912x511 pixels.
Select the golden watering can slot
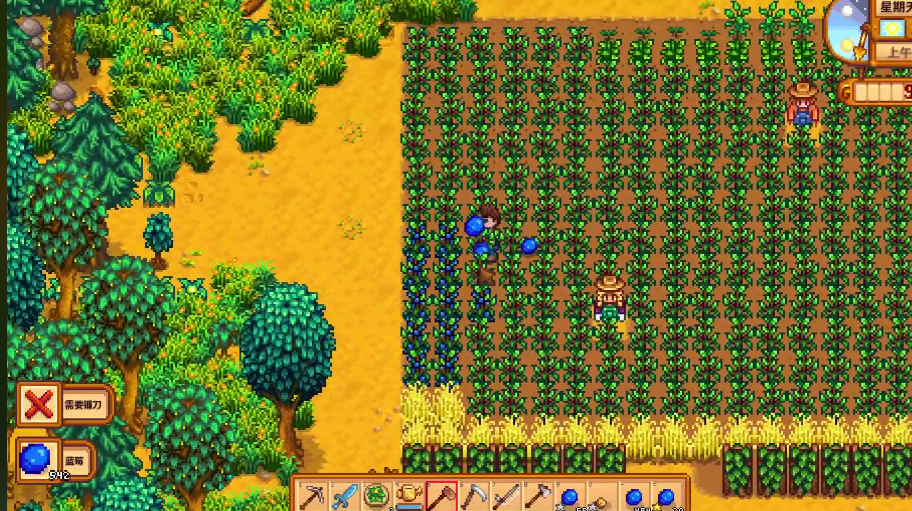pos(409,496)
